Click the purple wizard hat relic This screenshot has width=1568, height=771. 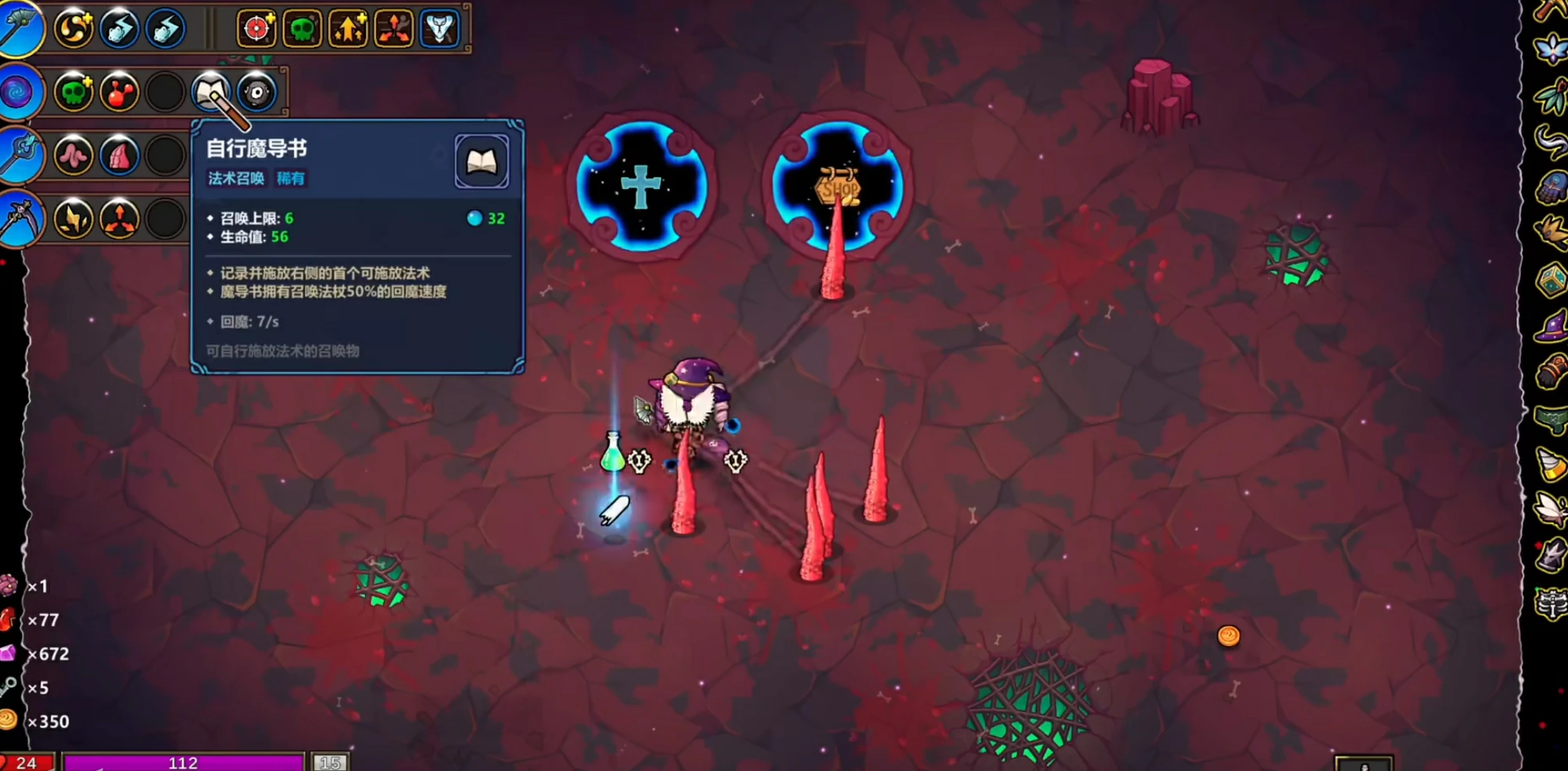click(x=1551, y=326)
